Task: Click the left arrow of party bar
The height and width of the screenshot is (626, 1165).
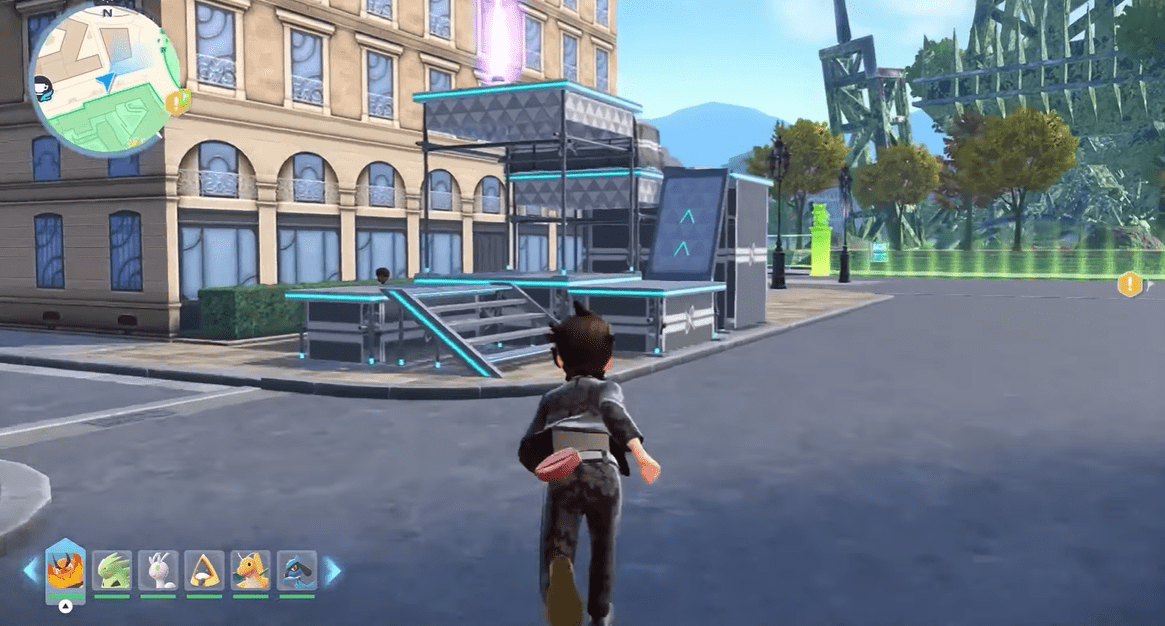Action: 30,571
